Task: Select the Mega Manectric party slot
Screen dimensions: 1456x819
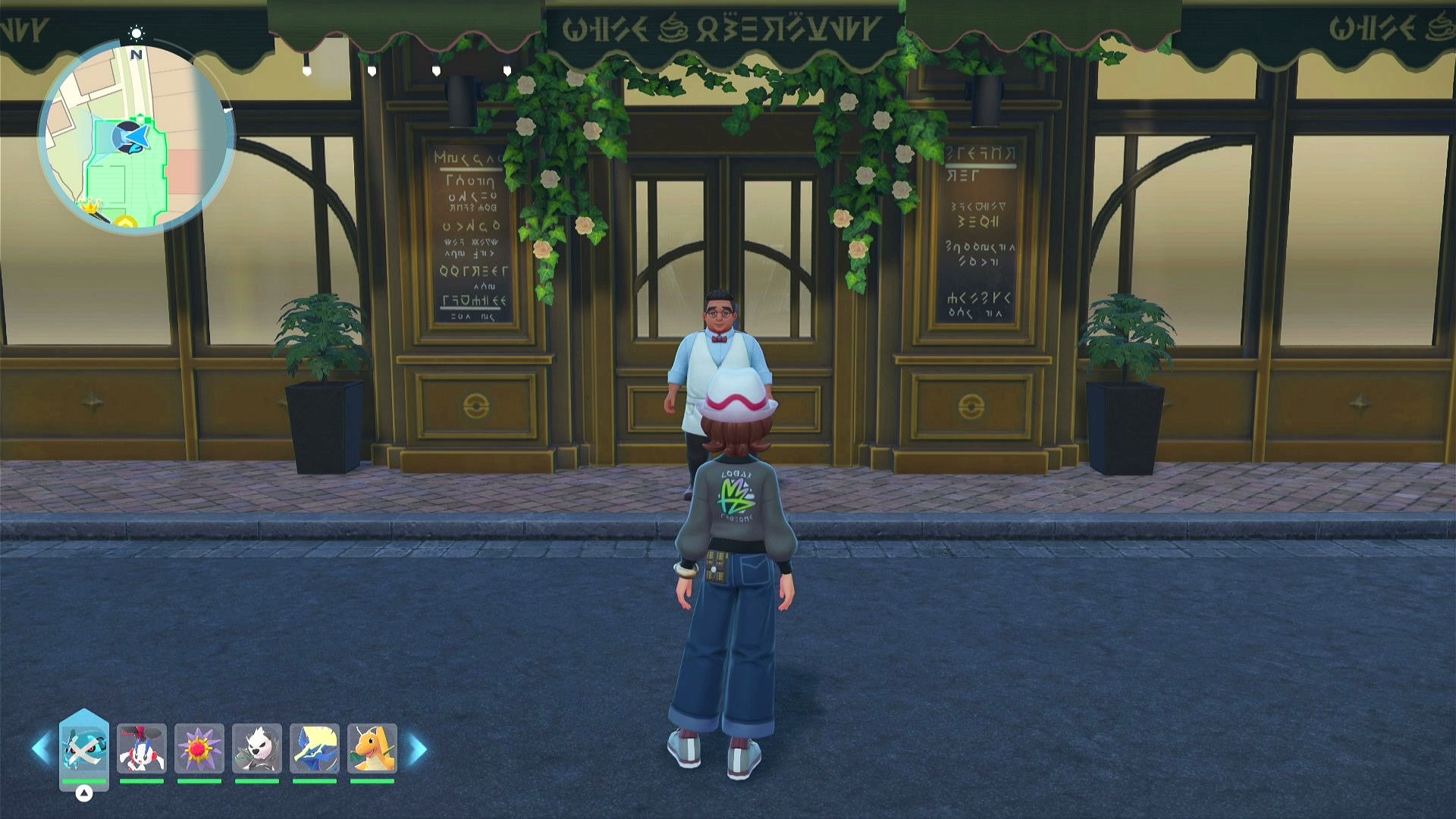Action: pos(314,748)
